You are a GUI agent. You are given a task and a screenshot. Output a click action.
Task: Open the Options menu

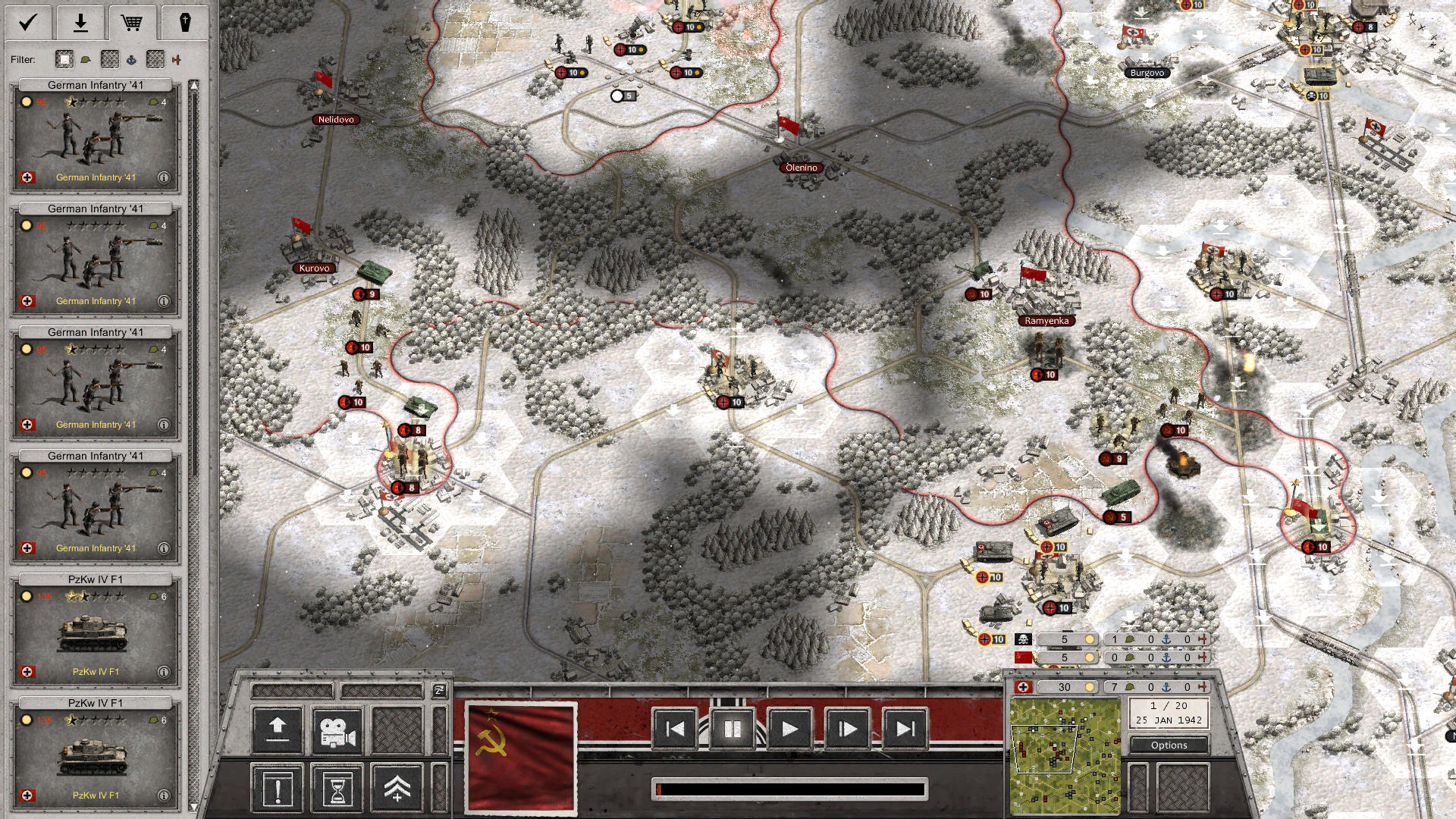1169,745
